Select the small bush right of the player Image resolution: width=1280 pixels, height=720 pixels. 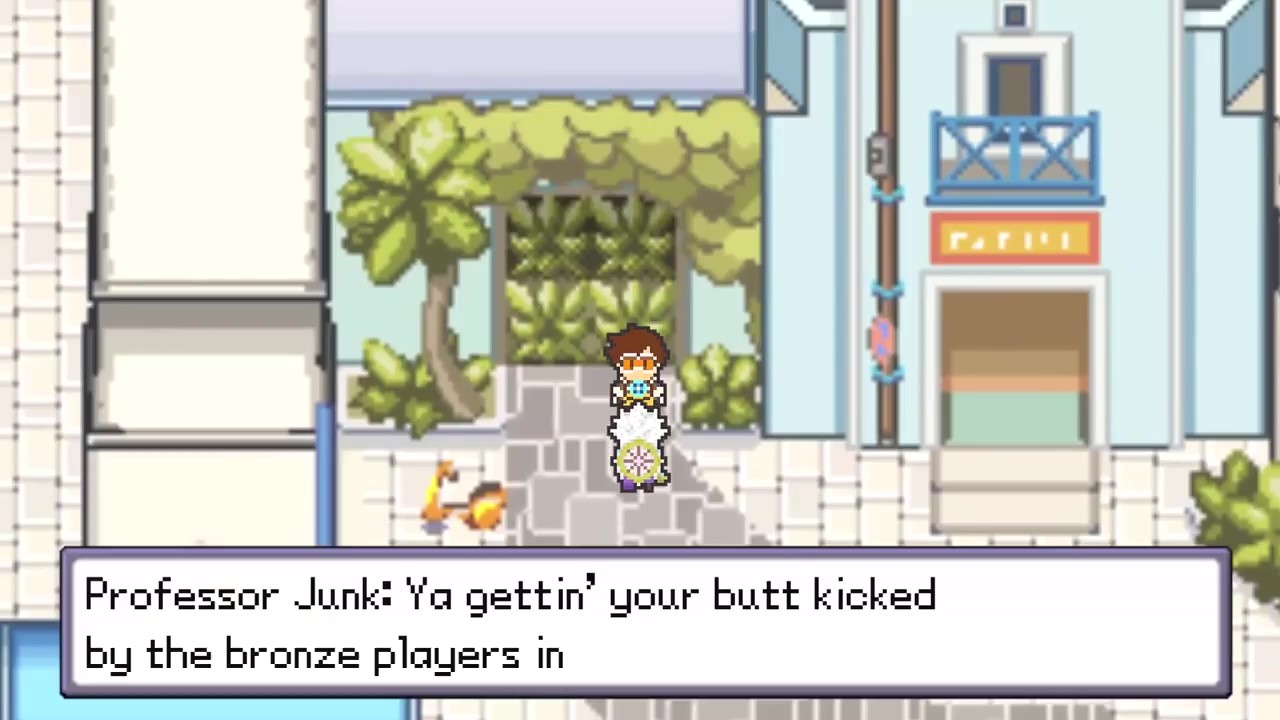pyautogui.click(x=720, y=390)
